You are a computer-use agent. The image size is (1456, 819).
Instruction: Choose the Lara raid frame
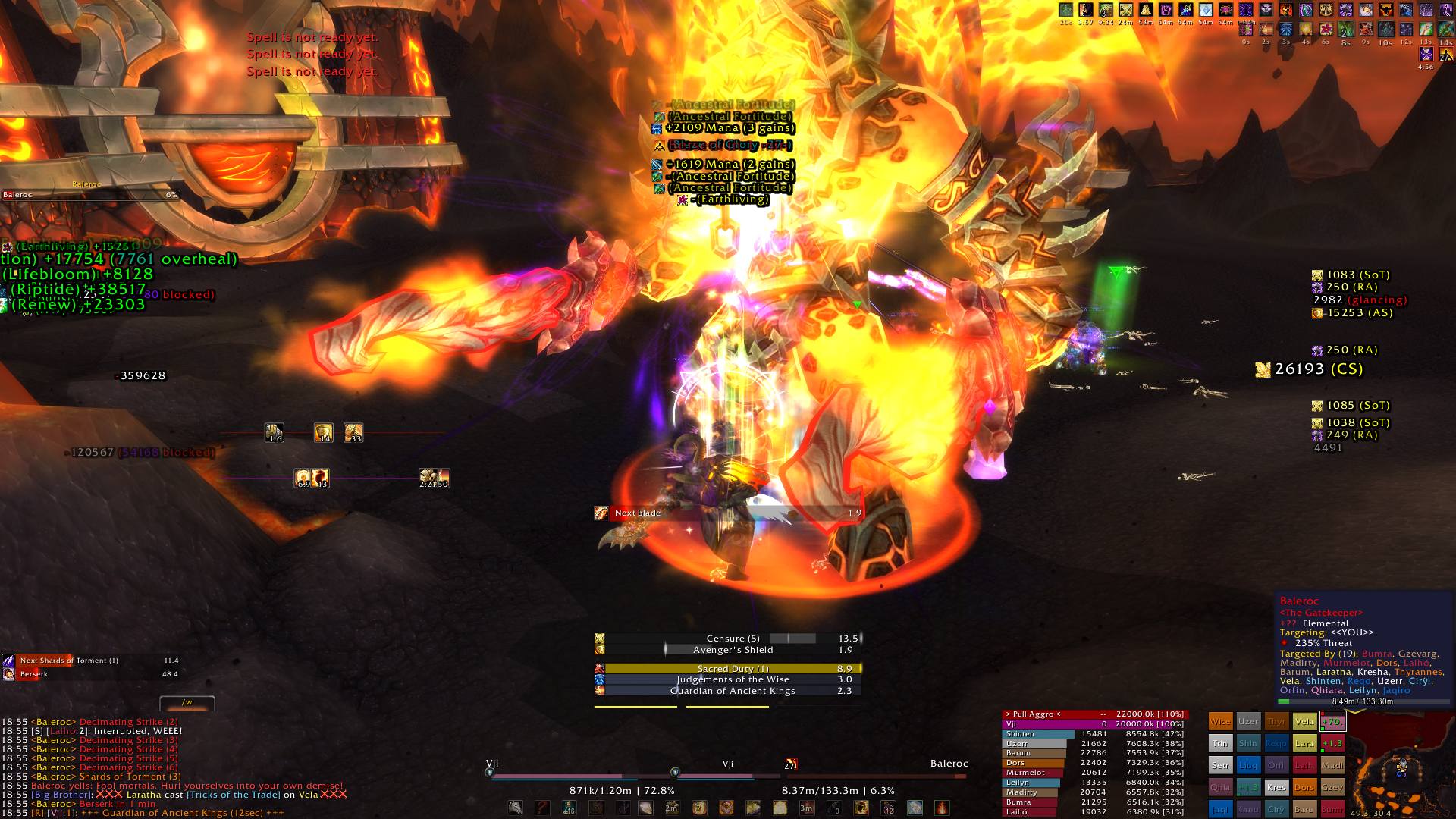(1304, 744)
